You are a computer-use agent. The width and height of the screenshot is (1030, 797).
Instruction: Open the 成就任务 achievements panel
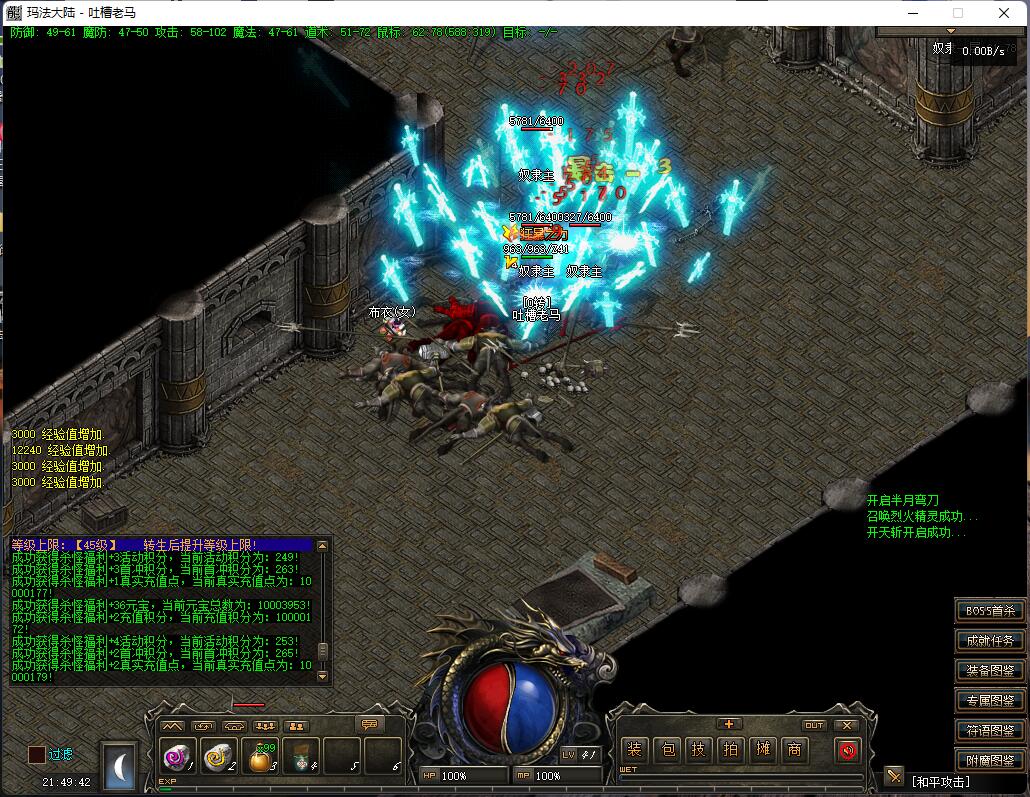click(x=990, y=641)
